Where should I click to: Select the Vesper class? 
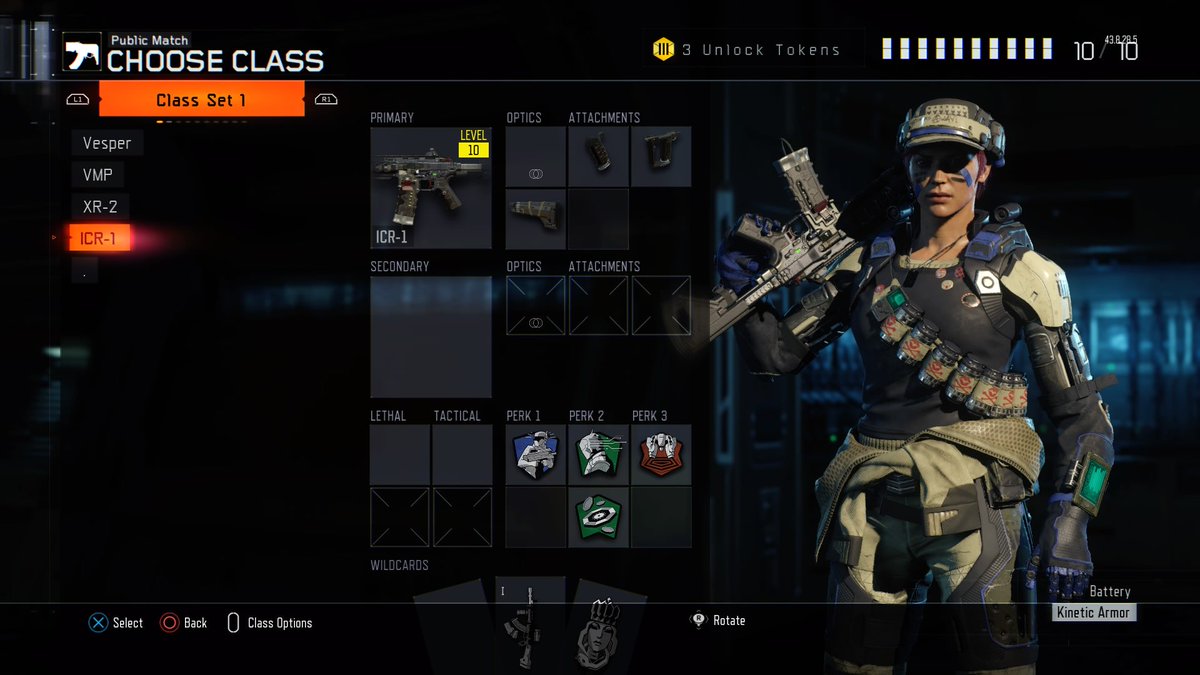pos(107,143)
